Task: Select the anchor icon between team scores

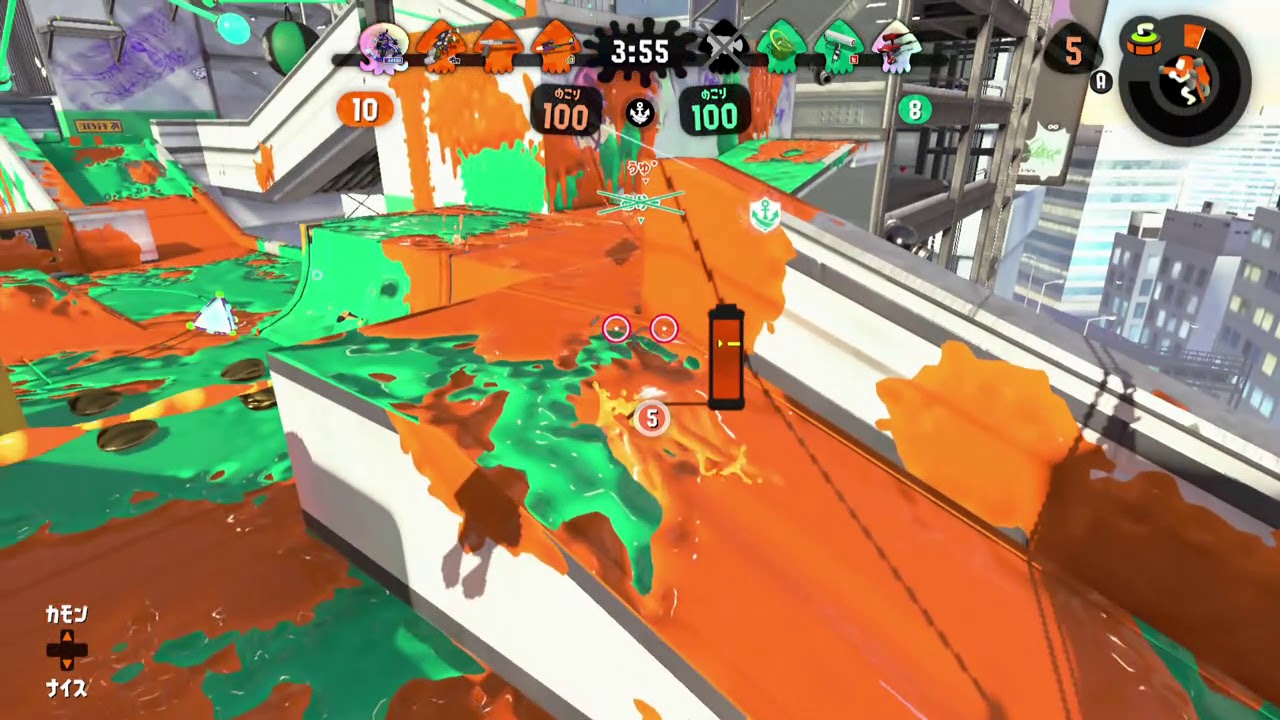Action: (x=641, y=110)
